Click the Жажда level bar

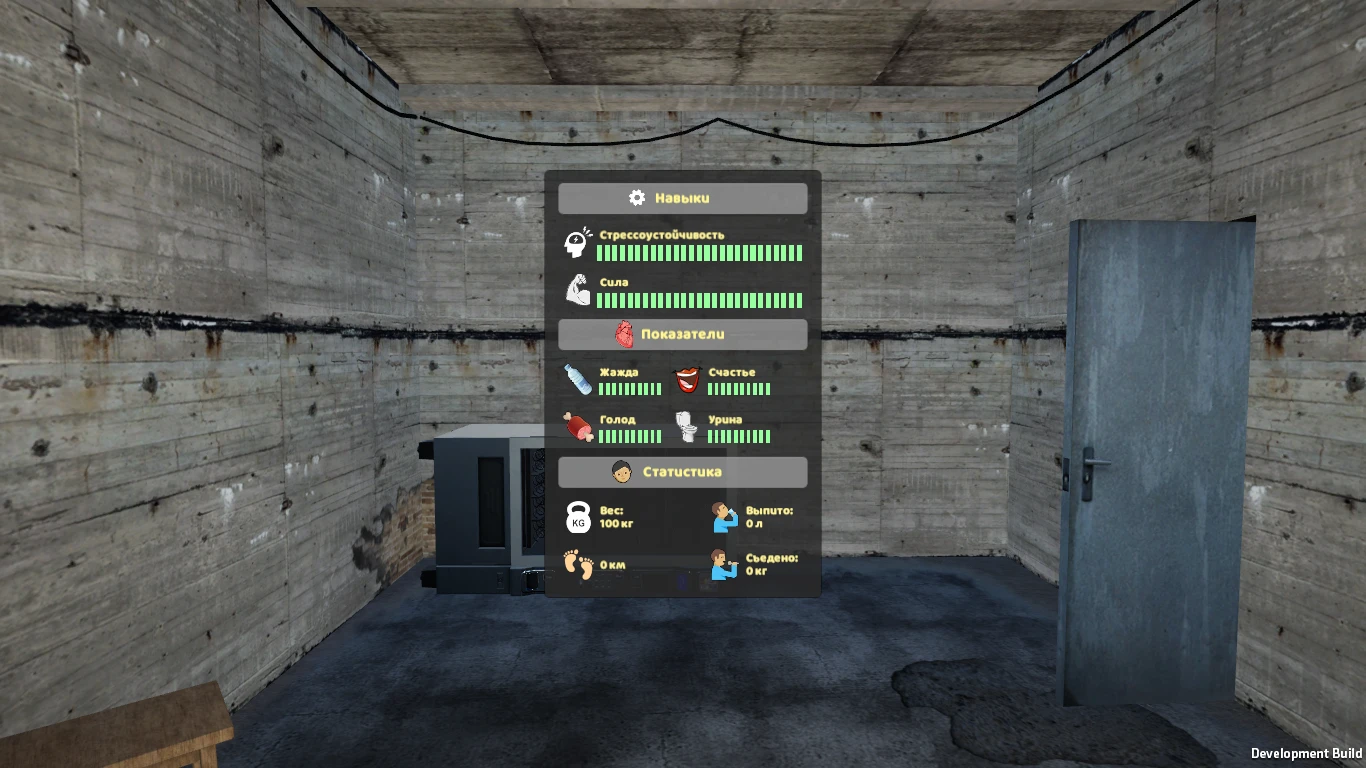(x=629, y=390)
